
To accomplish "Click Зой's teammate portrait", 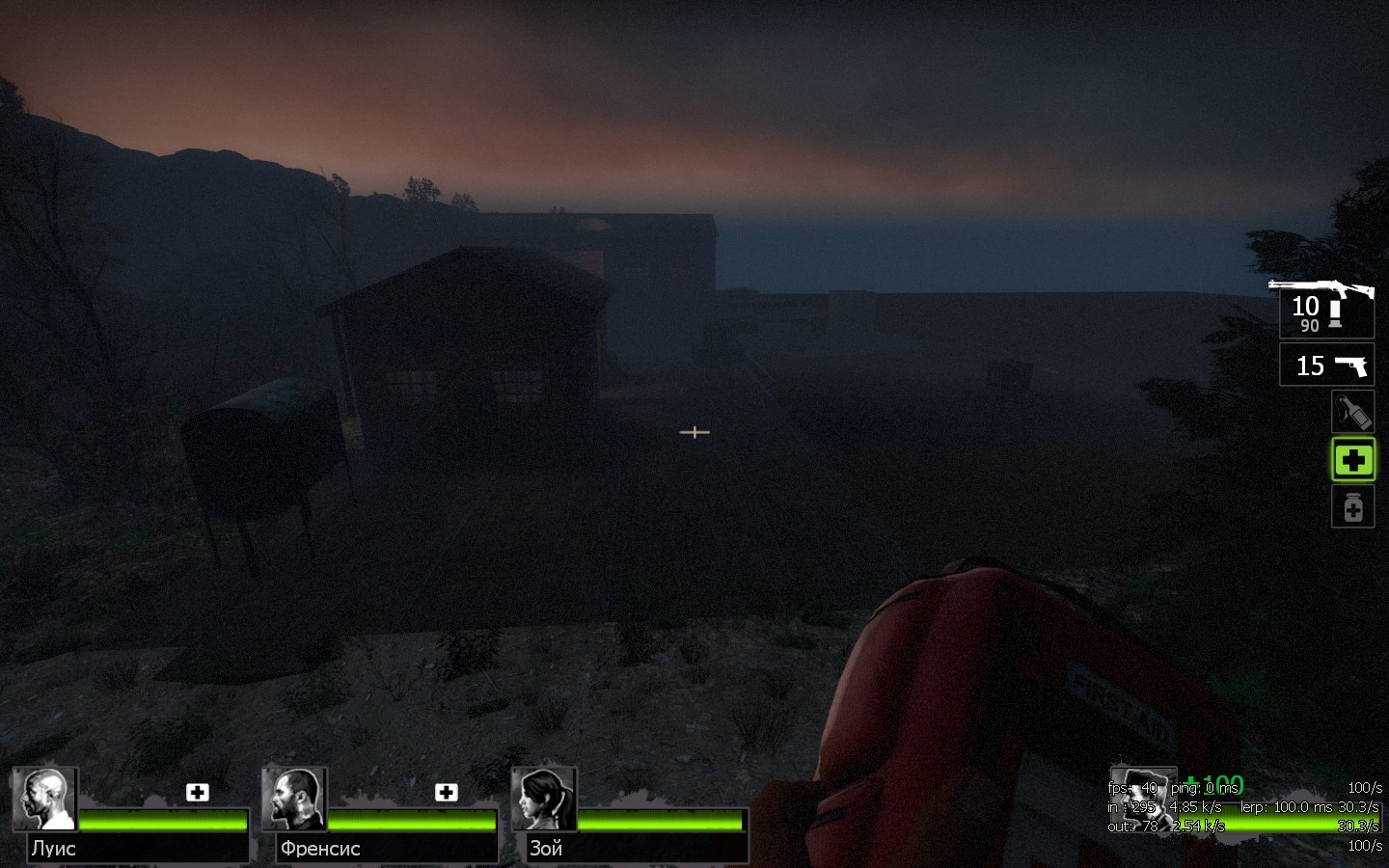I will [x=544, y=800].
